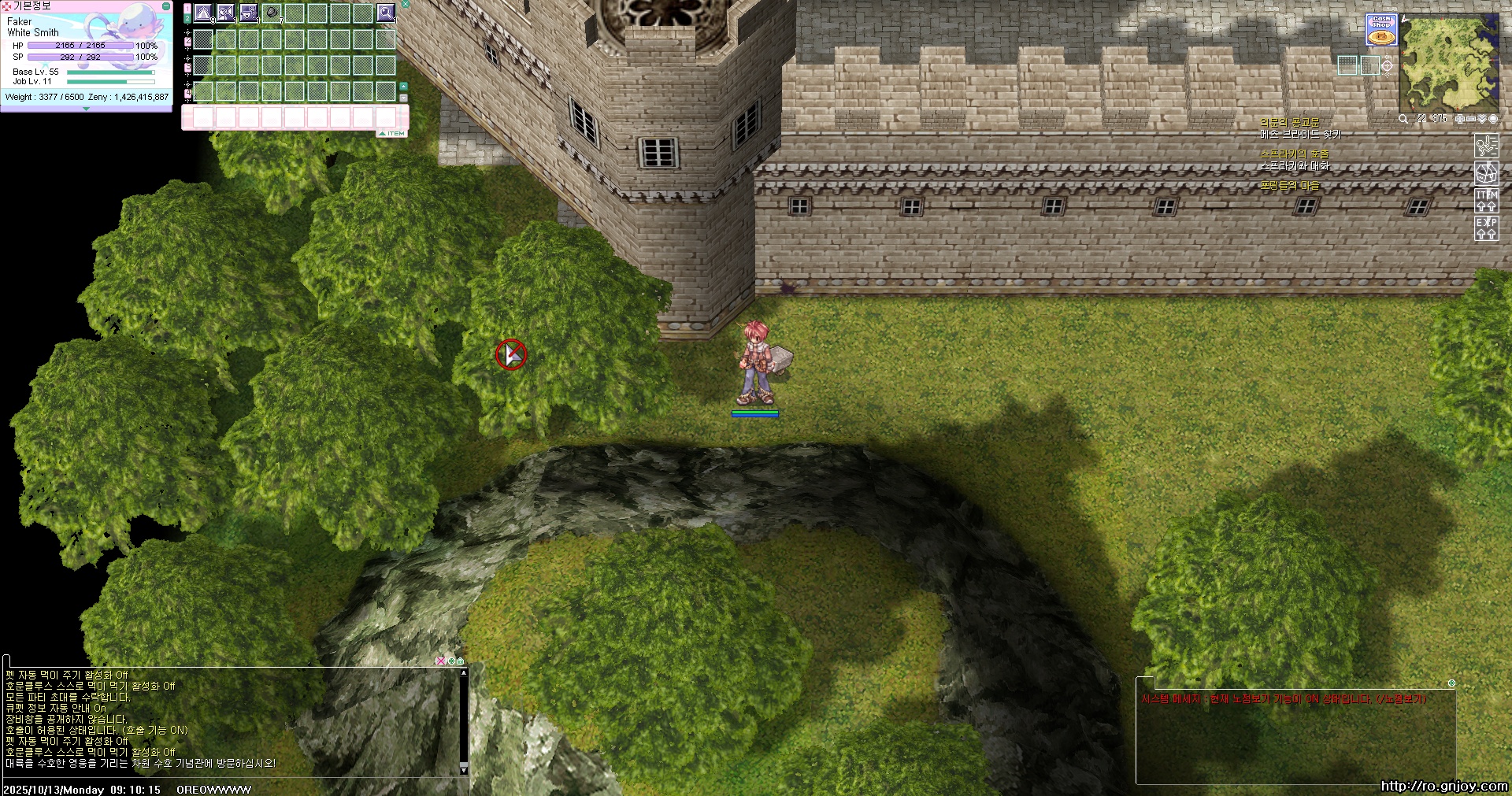Expand the basic info panel's bottom arrow
This screenshot has width=1512, height=796.
tap(86, 109)
